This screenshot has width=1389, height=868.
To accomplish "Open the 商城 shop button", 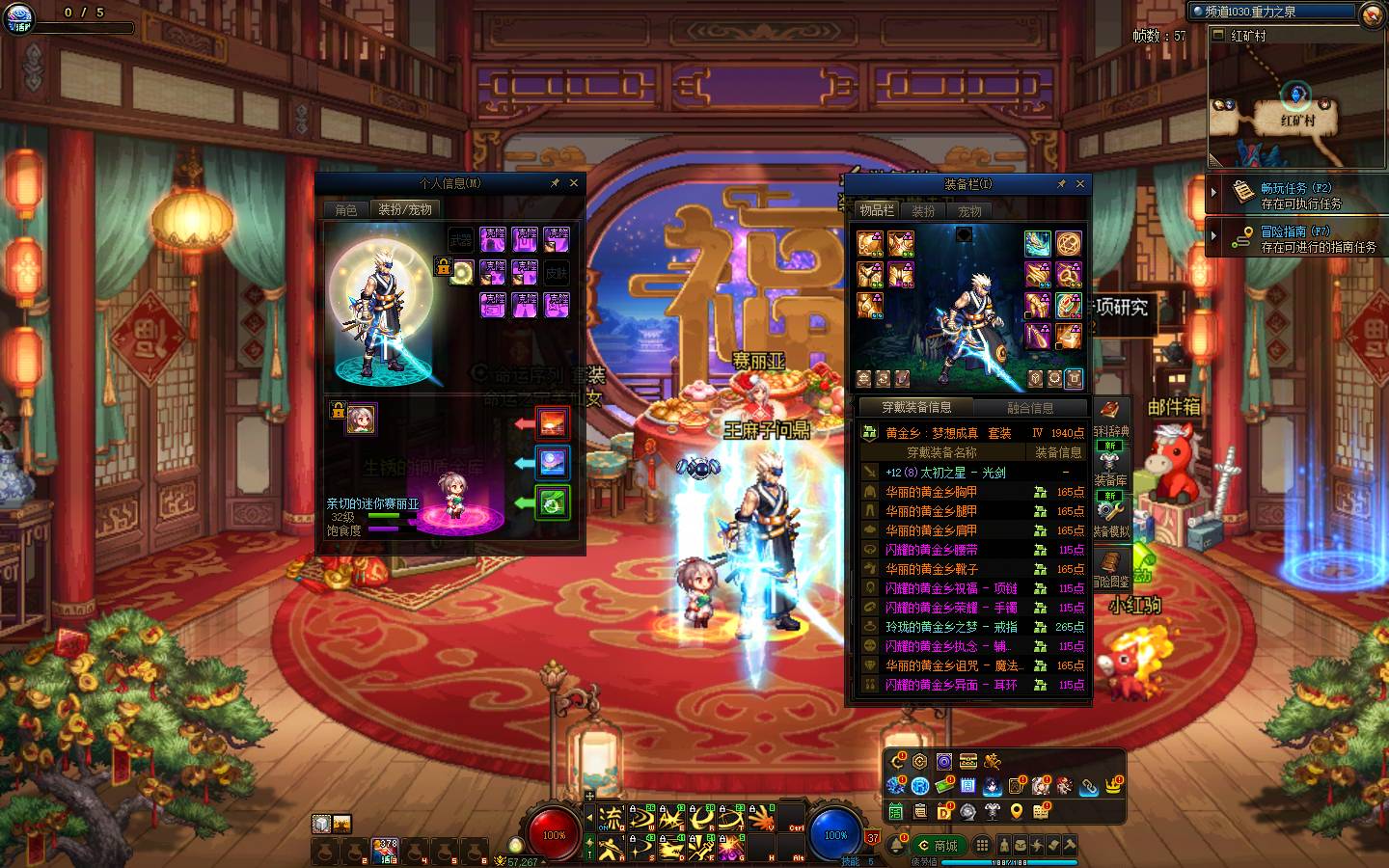I will coord(939,846).
